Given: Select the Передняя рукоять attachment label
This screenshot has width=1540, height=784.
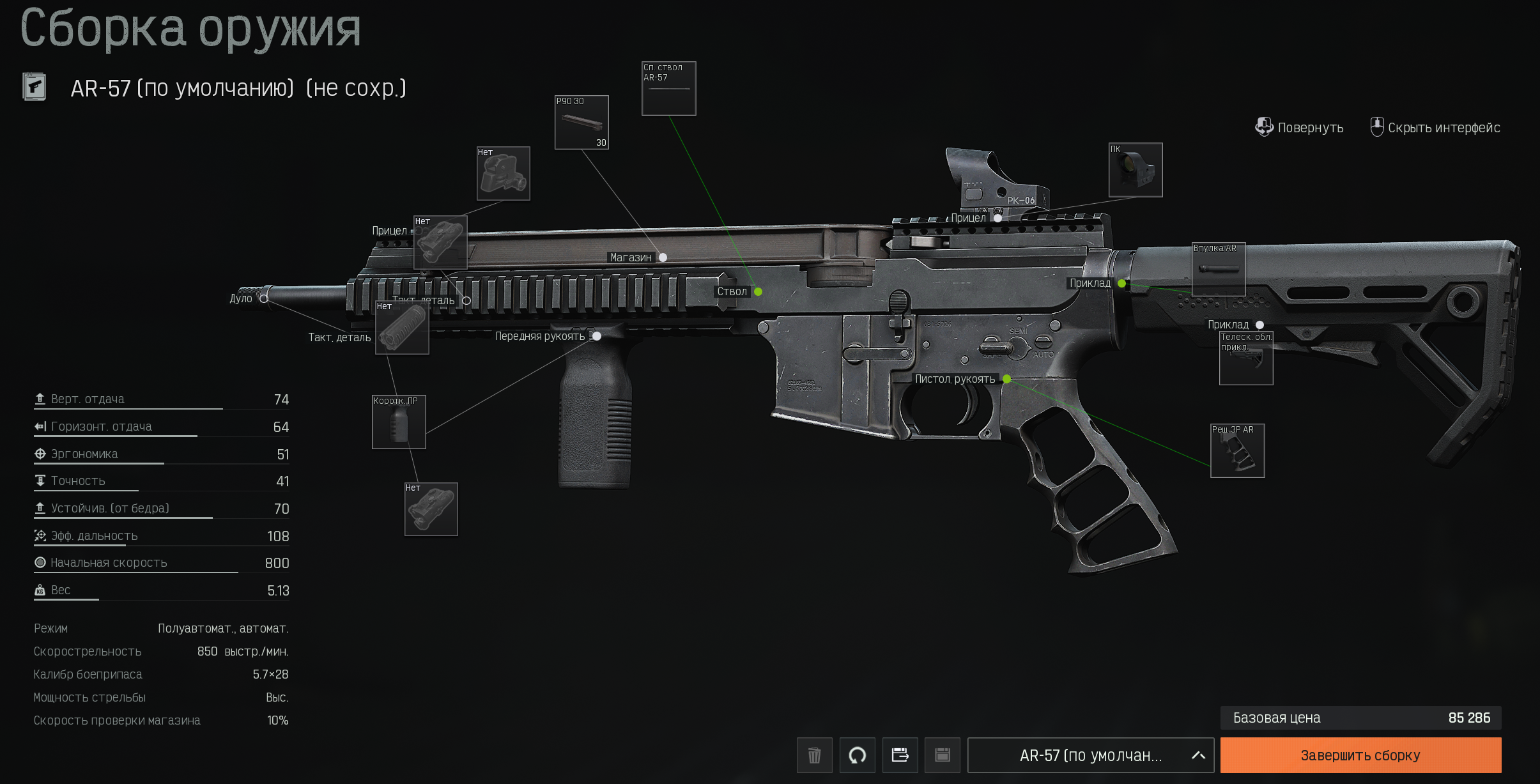Looking at the screenshot, I should coord(541,336).
